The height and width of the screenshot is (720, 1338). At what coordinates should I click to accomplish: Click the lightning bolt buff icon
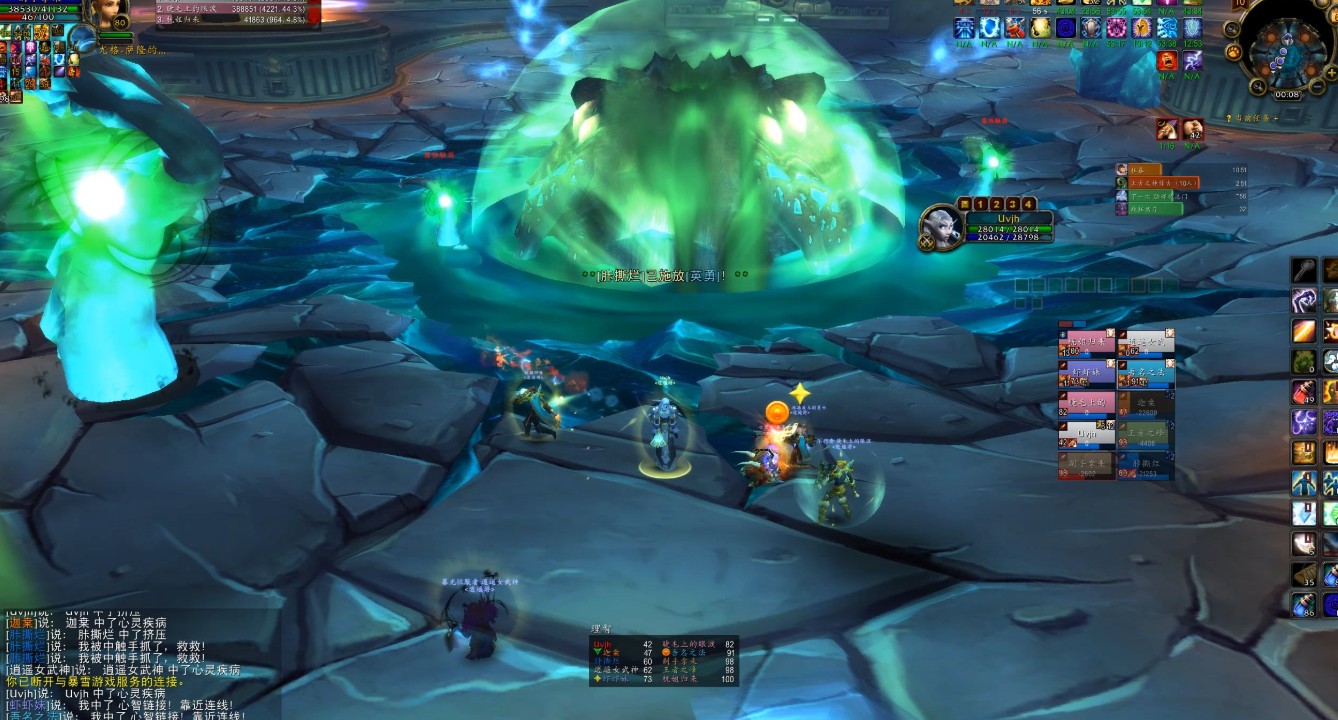click(1193, 61)
